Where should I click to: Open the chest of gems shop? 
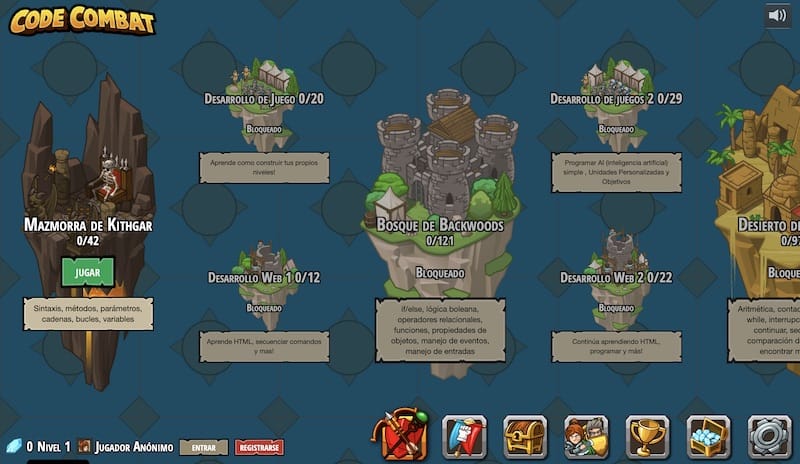[x=708, y=437]
